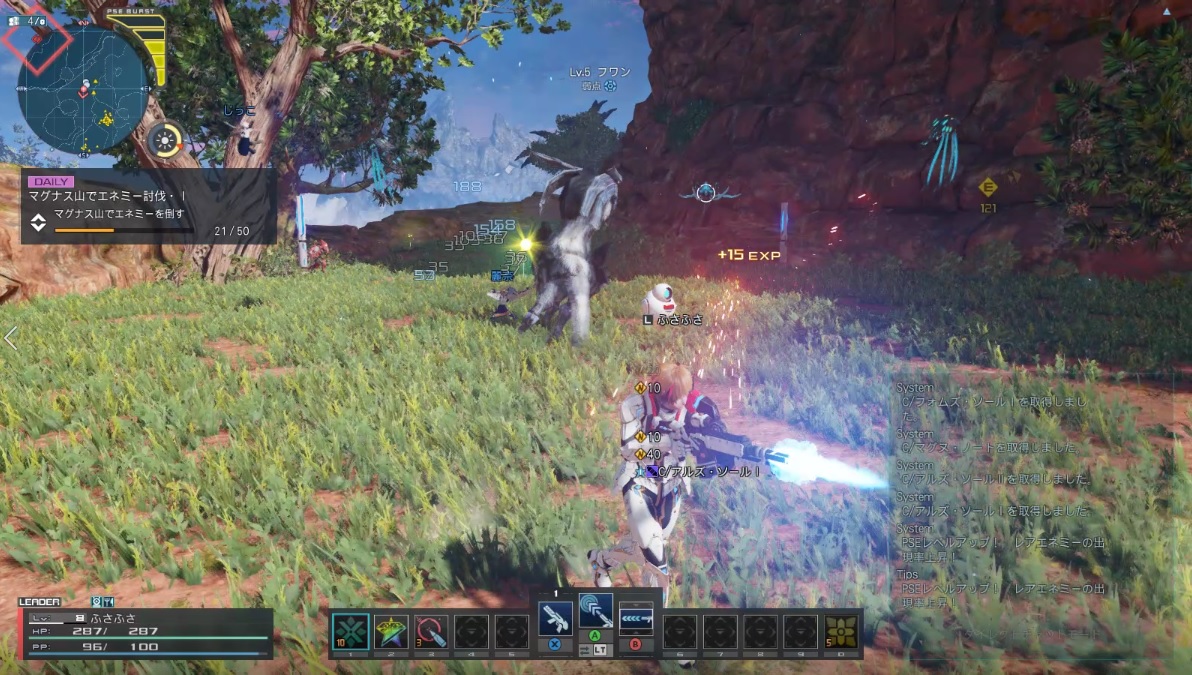Expand the left-edge arrow tab
The image size is (1192, 675).
point(10,338)
